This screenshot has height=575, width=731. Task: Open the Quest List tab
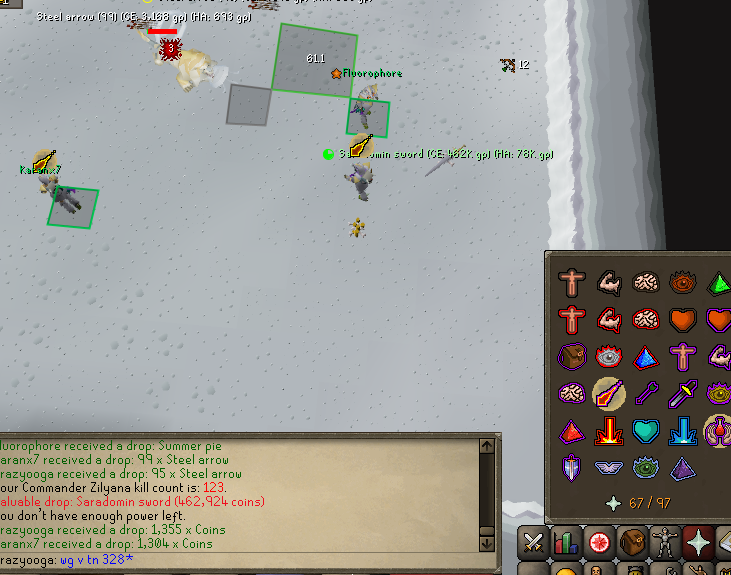(x=600, y=543)
